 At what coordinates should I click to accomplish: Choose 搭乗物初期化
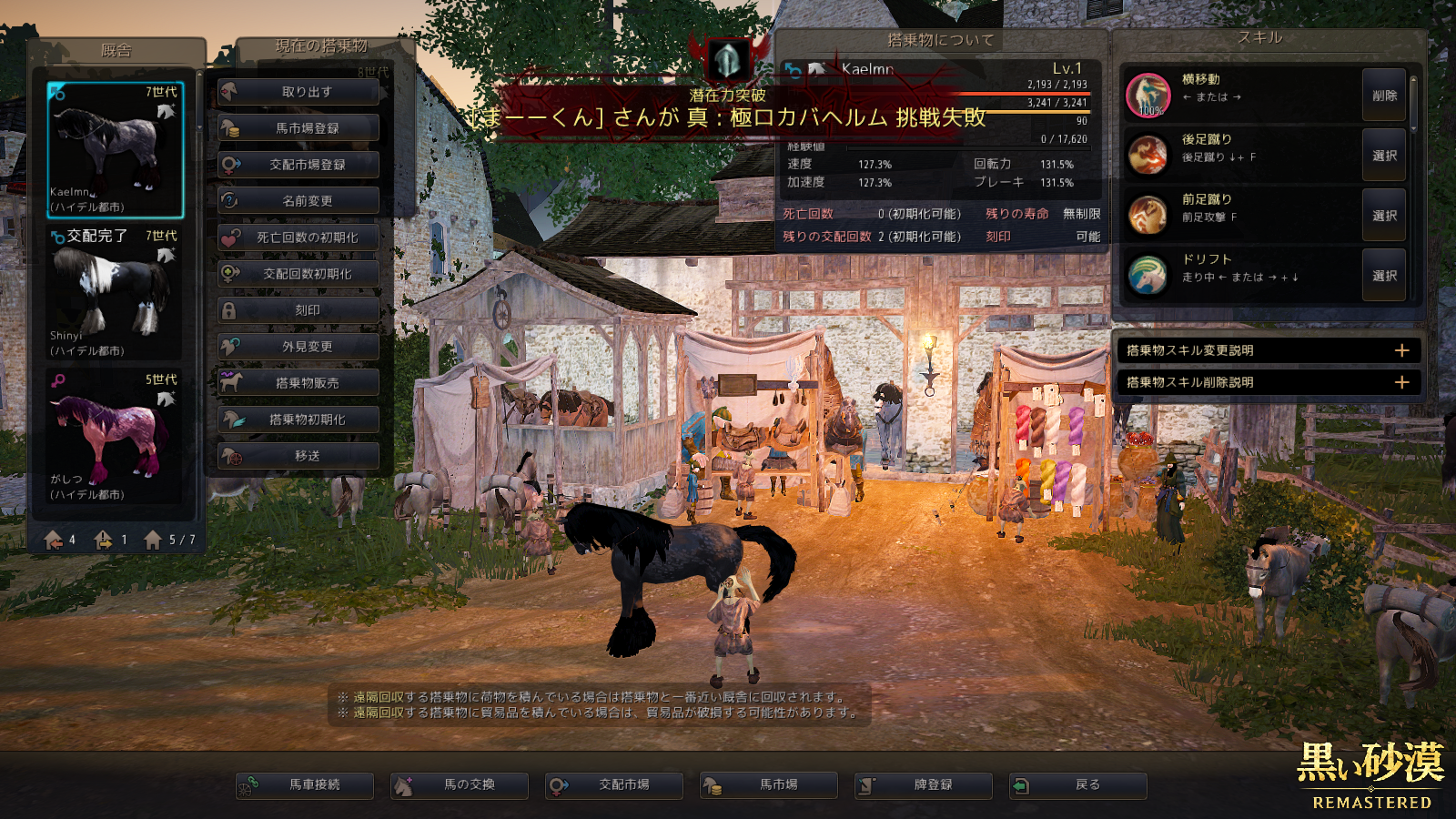click(x=298, y=420)
